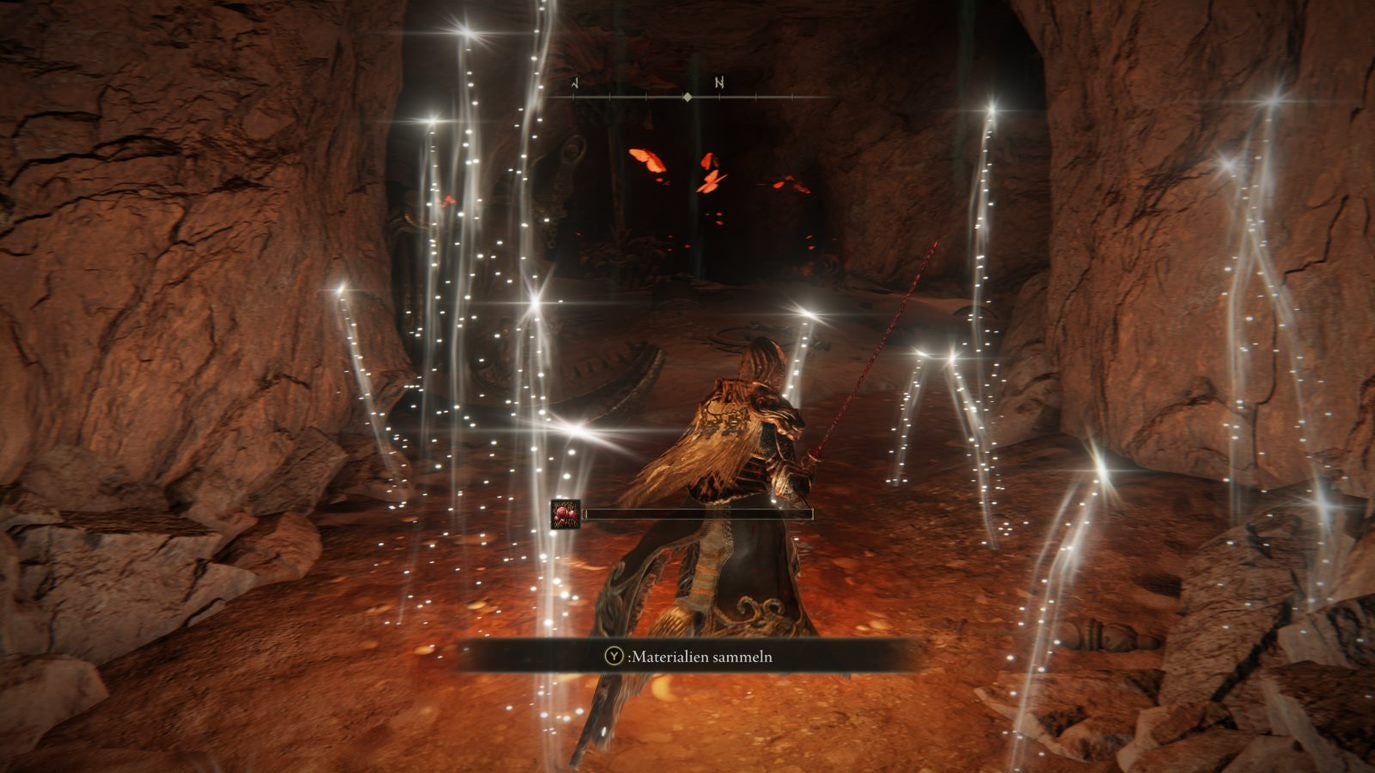Select the leftmost tick mark on the compass
The image size is (1375, 773).
[574, 97]
